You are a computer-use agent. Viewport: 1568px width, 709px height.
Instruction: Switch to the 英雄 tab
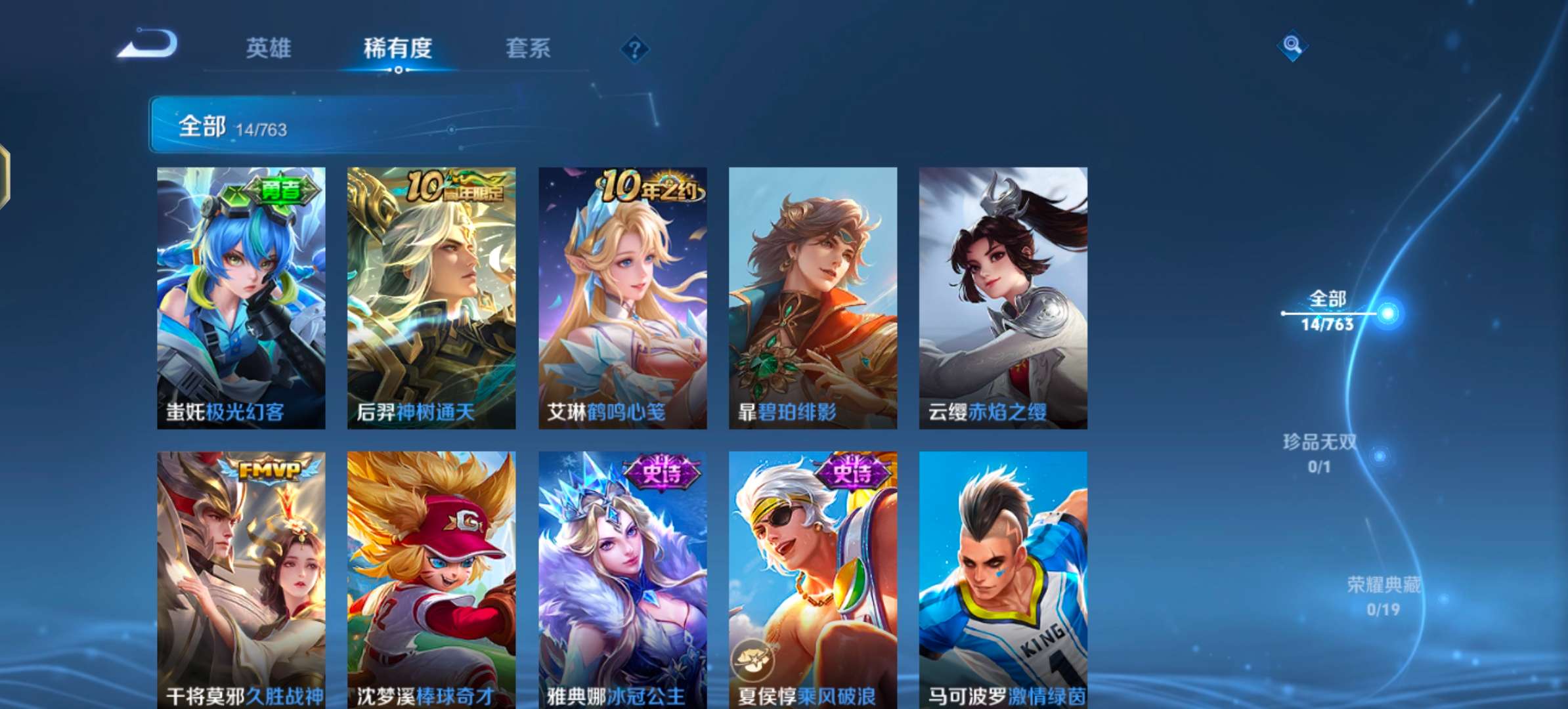[269, 49]
